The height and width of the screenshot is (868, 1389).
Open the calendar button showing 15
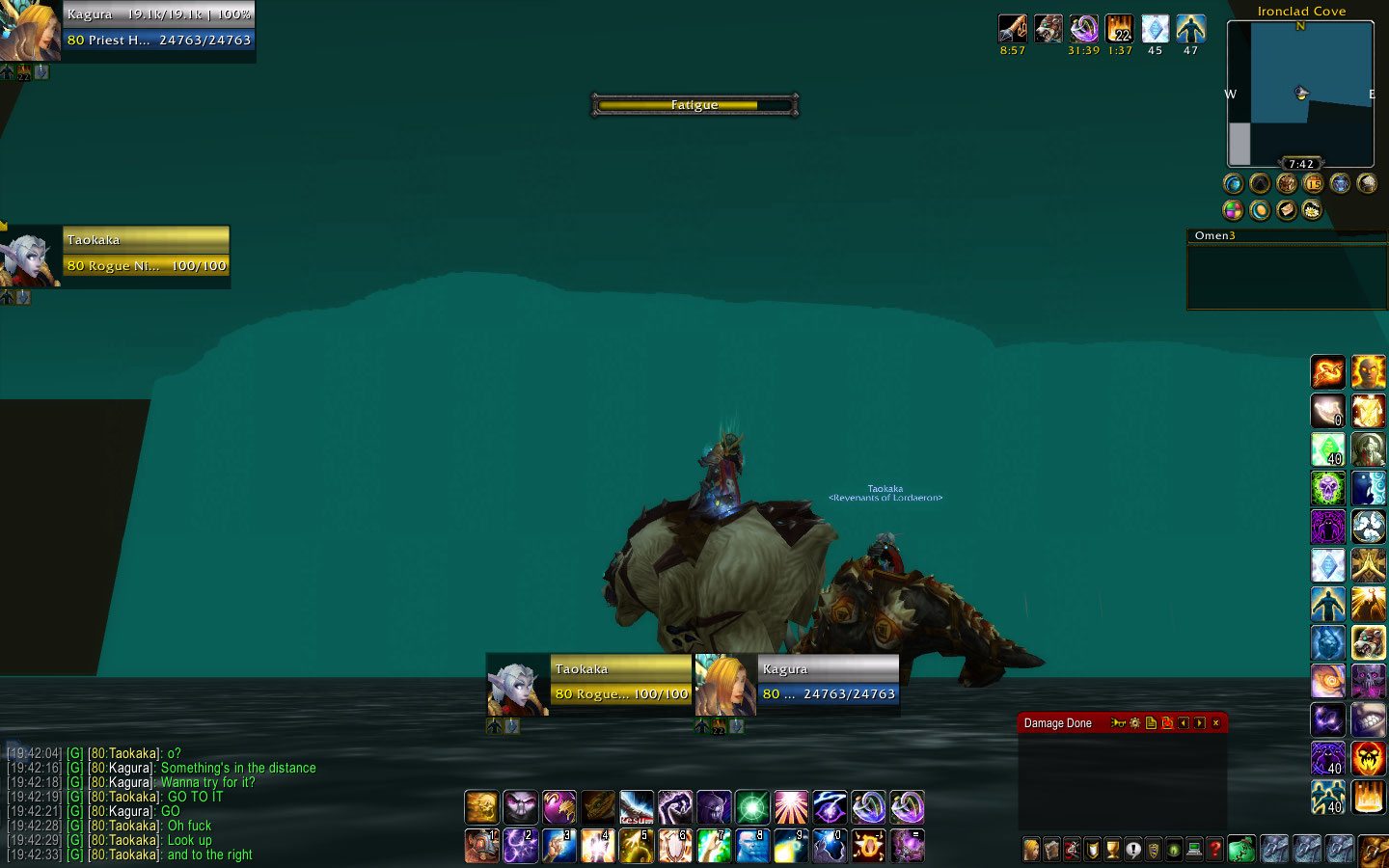coord(1313,183)
